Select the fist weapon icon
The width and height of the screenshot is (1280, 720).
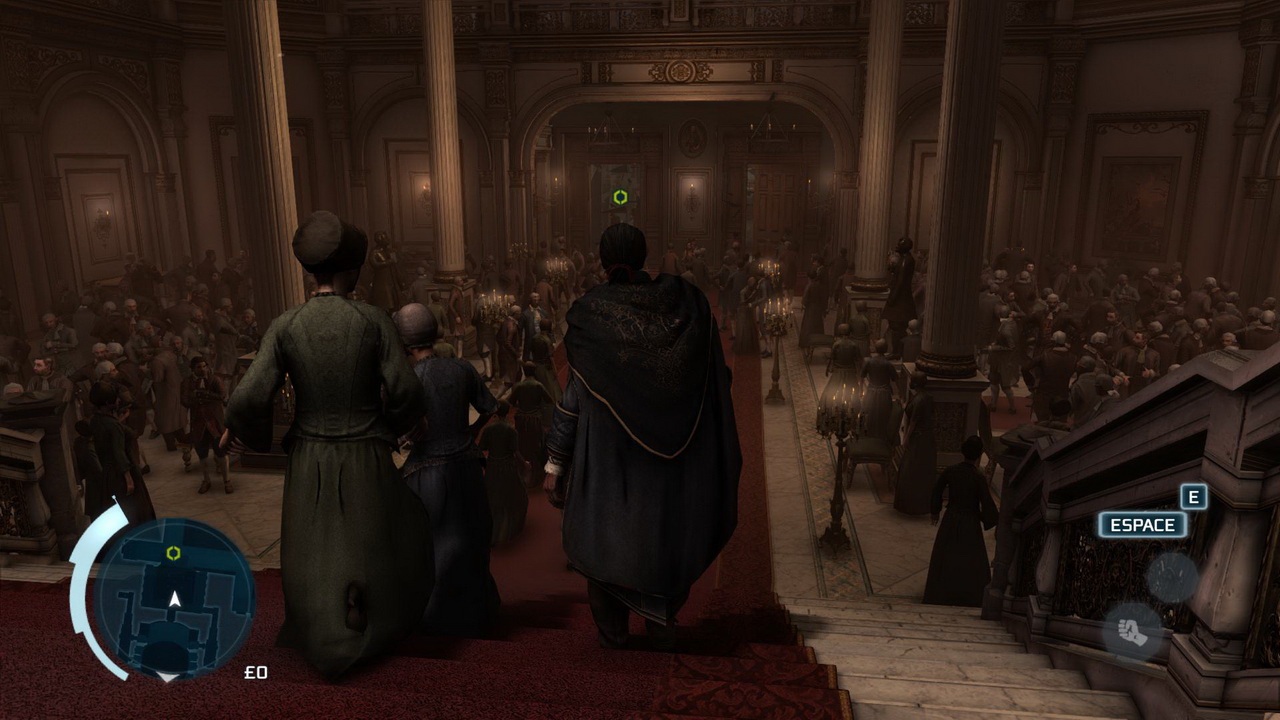coord(1133,632)
